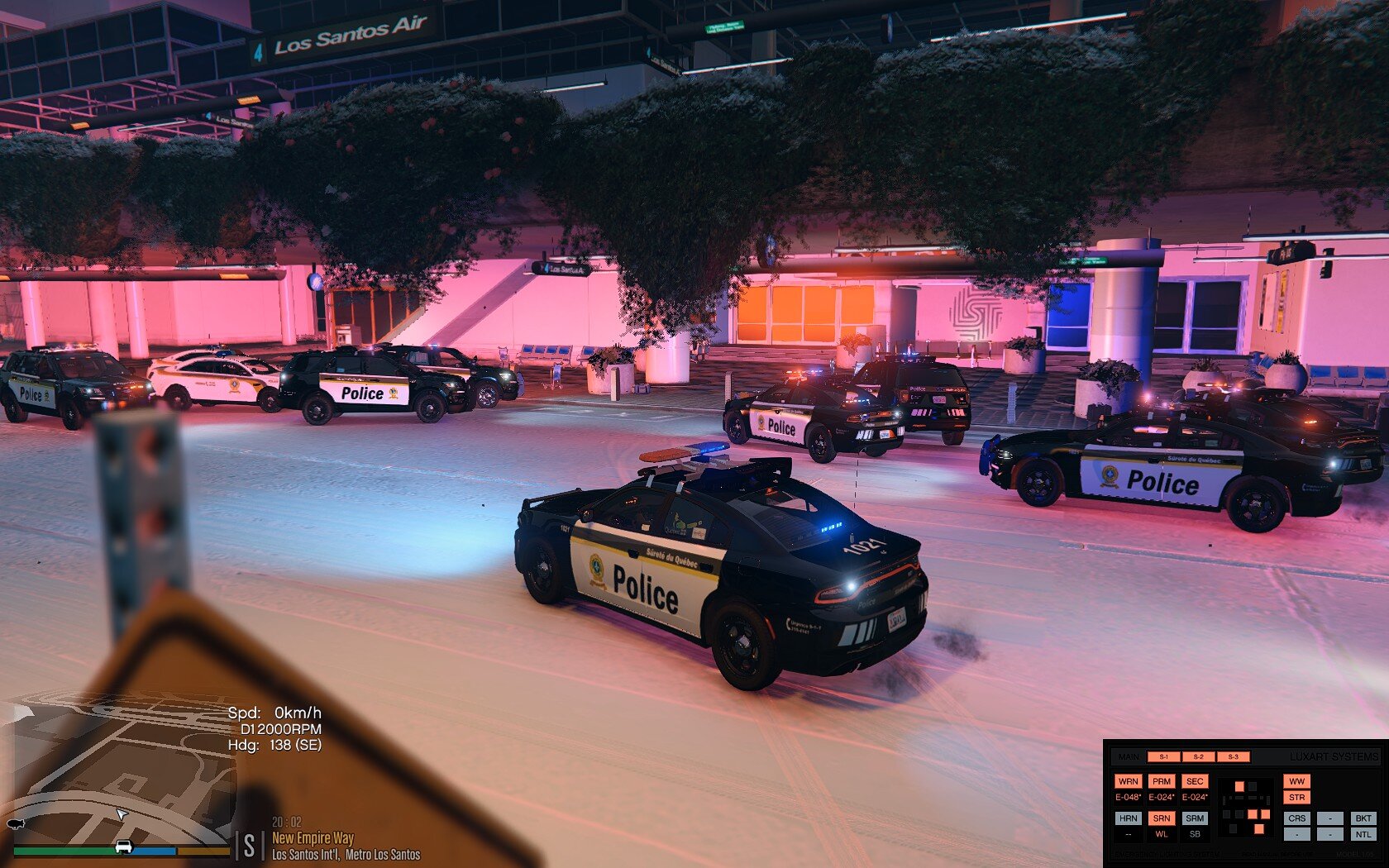
Task: Switch to the MAIN panel tab
Action: pos(1129,756)
